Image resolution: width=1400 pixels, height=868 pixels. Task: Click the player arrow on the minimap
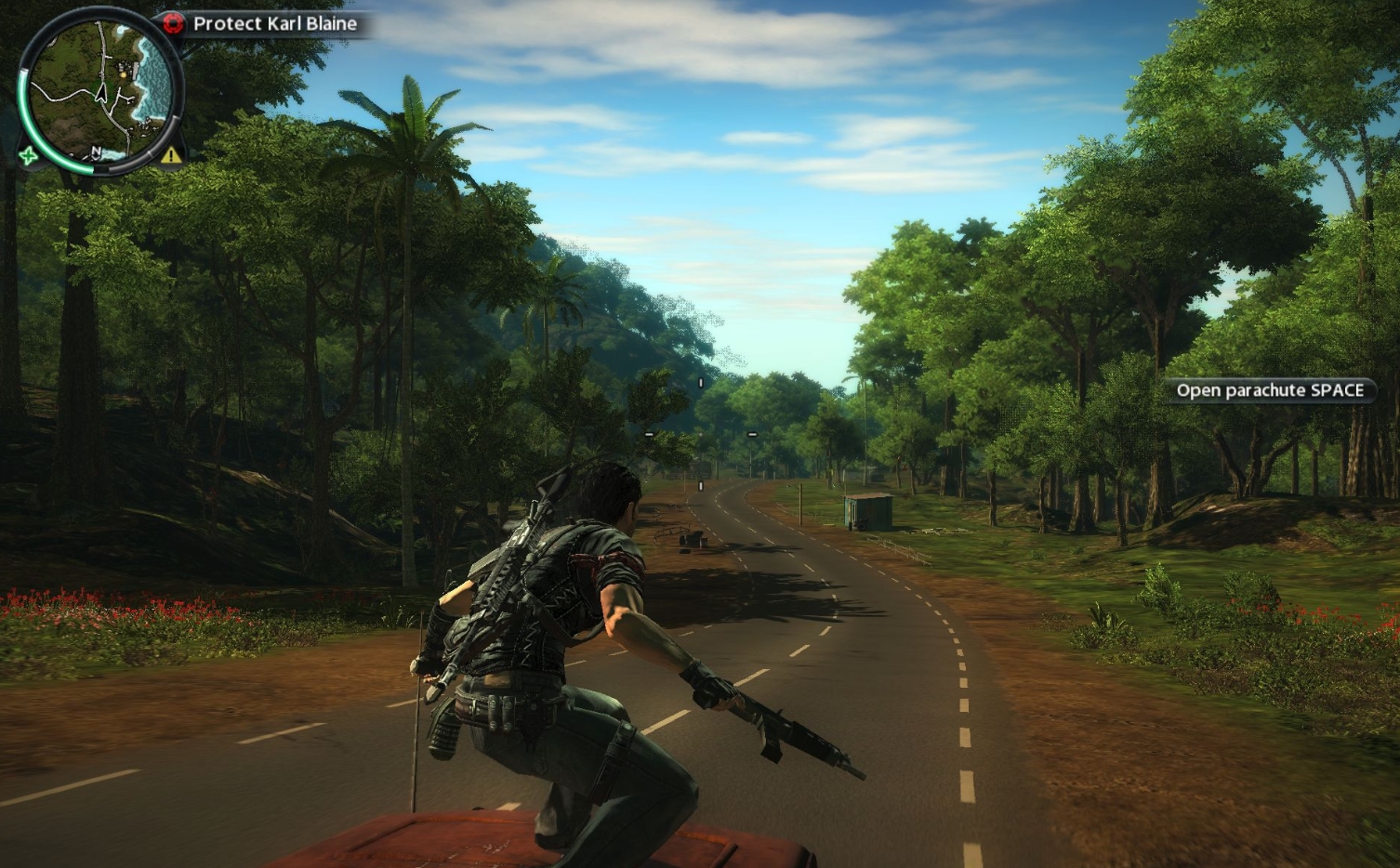(x=101, y=94)
